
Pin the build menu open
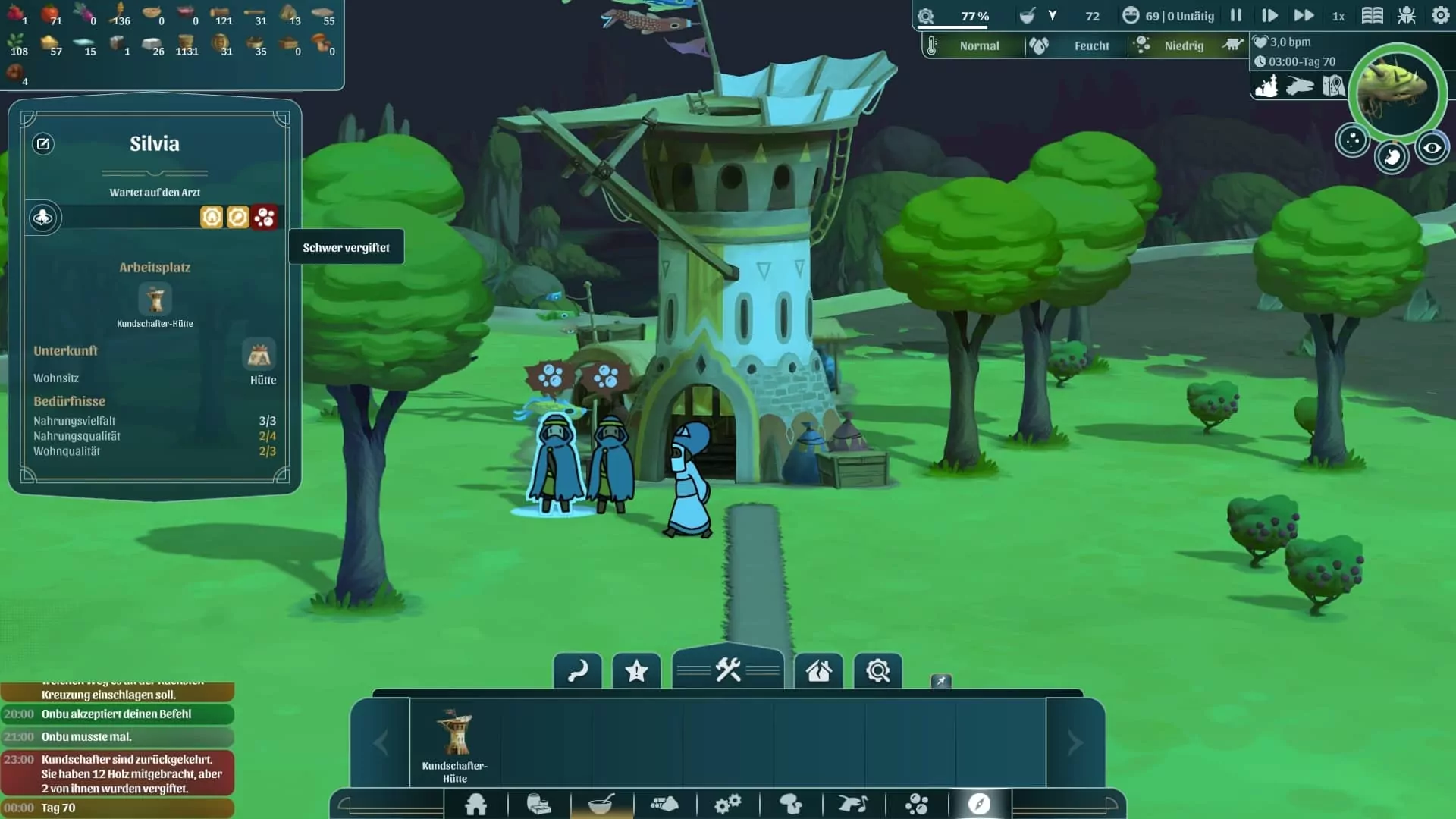coord(941,681)
